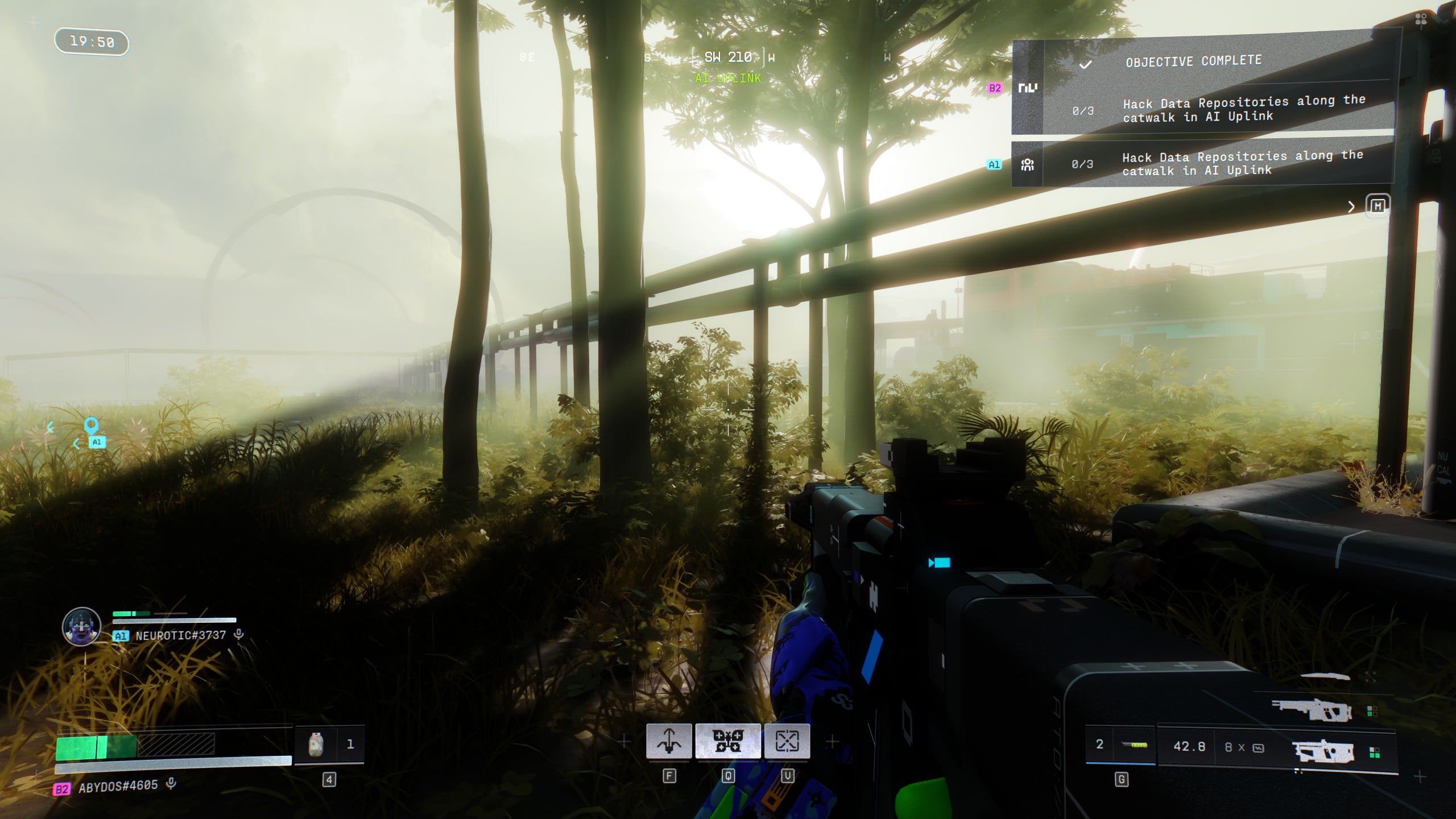This screenshot has width=1456, height=819.
Task: Open the A1 squad objective entry
Action: coord(1200,164)
